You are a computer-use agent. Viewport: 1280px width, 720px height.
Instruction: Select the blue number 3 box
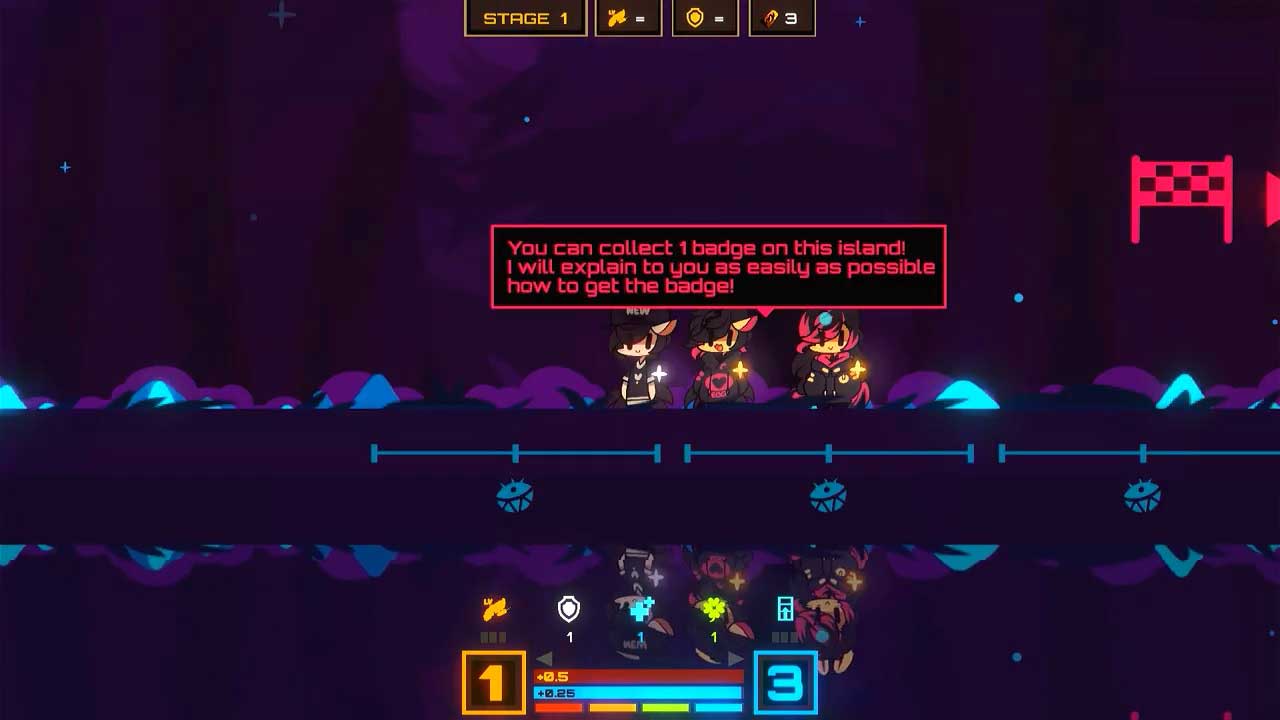coord(785,683)
